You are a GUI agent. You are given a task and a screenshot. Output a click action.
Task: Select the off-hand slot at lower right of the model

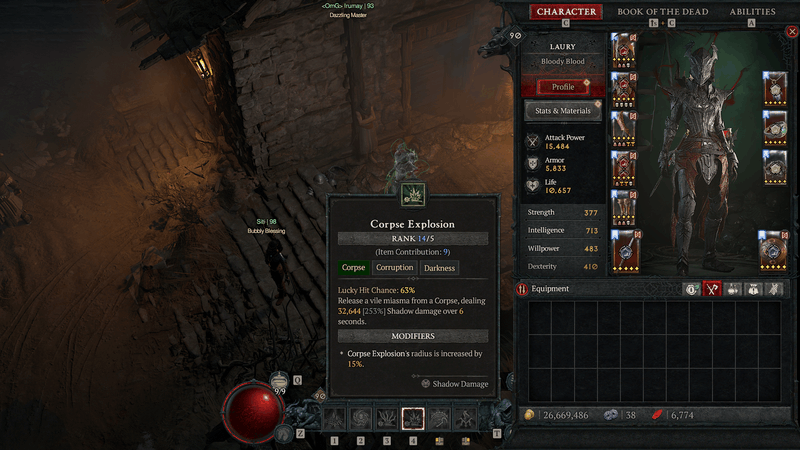coord(775,250)
